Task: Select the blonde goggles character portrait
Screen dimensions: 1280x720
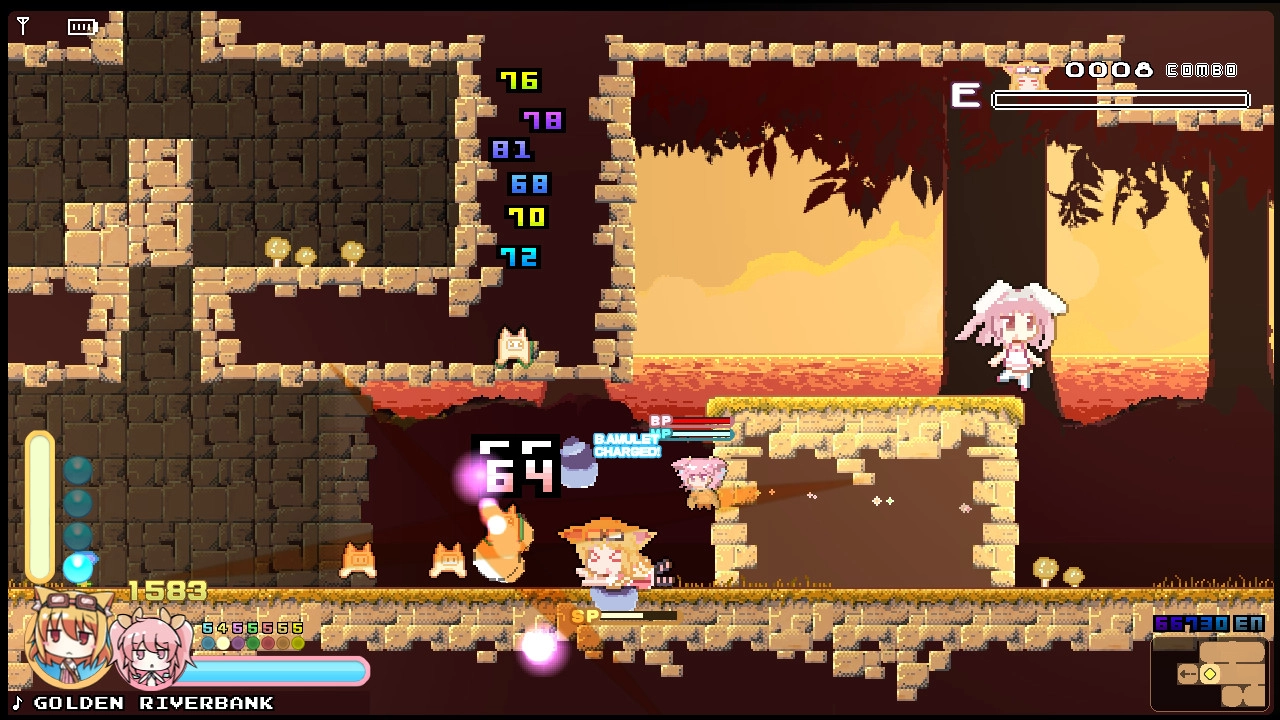Action: (x=67, y=640)
